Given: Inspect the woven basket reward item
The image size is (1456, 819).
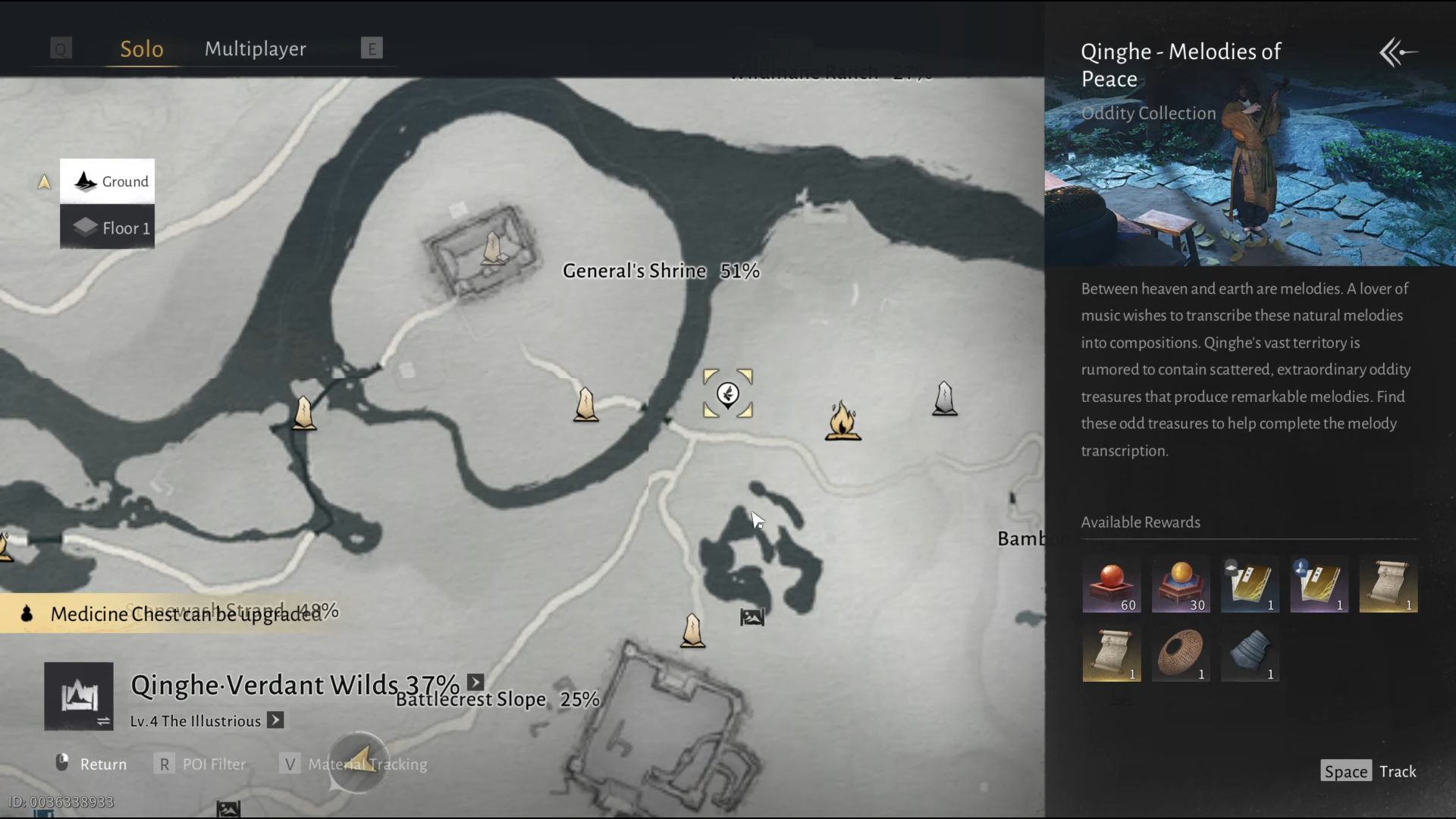Looking at the screenshot, I should tap(1180, 654).
